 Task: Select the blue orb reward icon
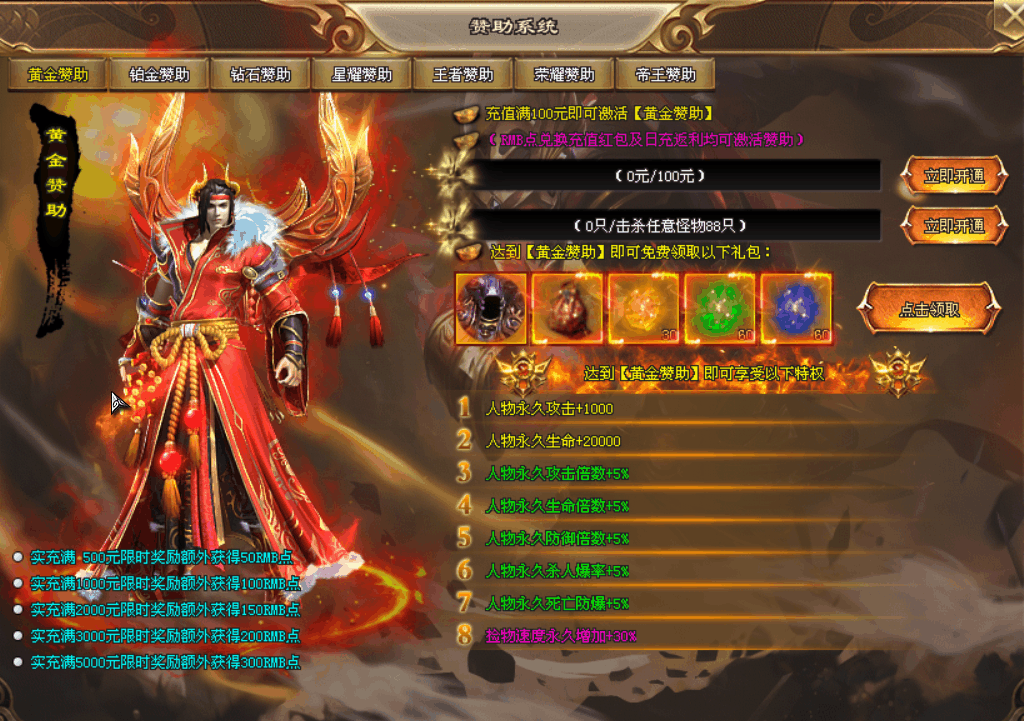click(x=796, y=308)
